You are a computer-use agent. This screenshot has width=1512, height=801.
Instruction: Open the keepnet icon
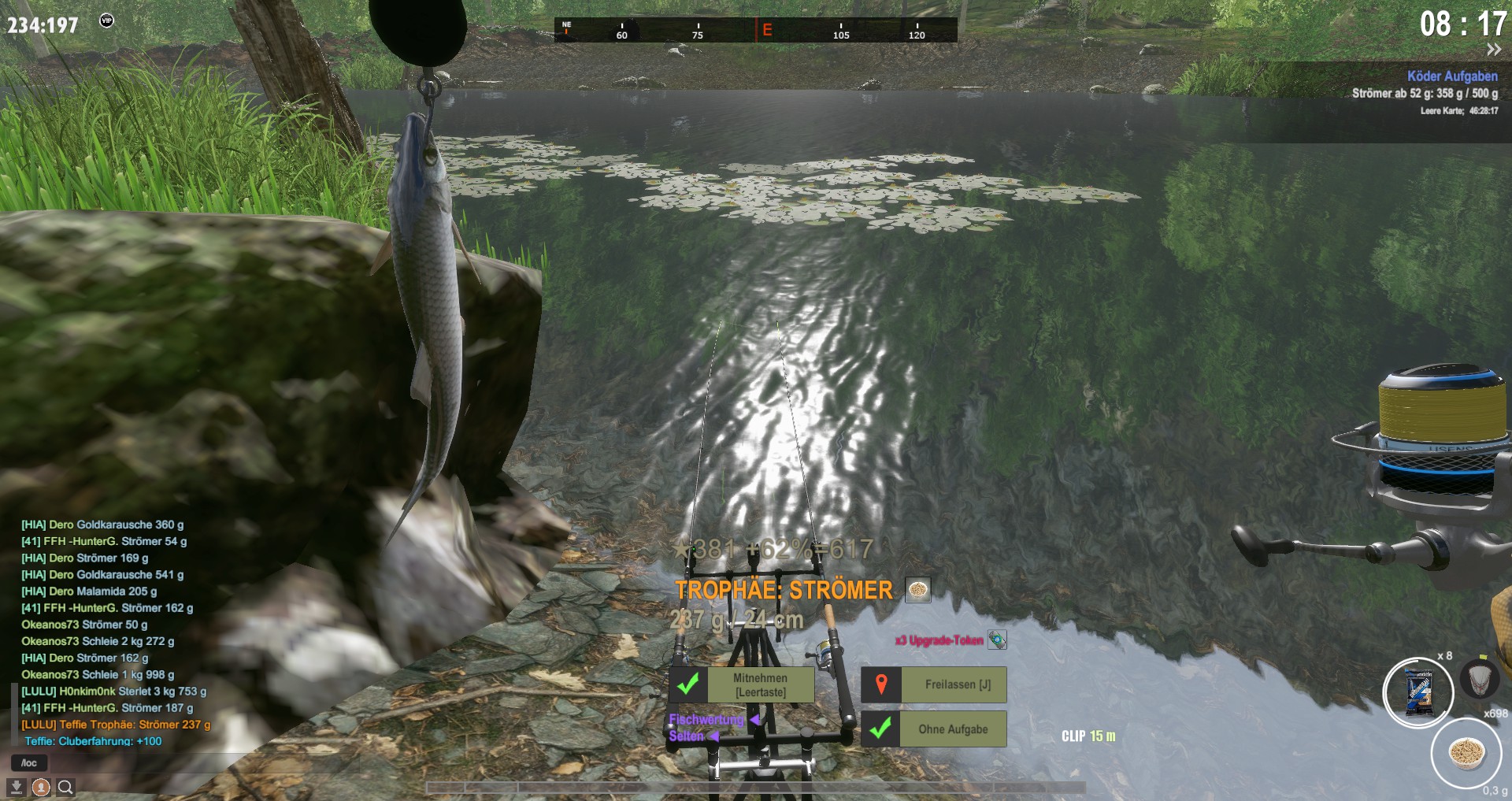[x=1480, y=677]
